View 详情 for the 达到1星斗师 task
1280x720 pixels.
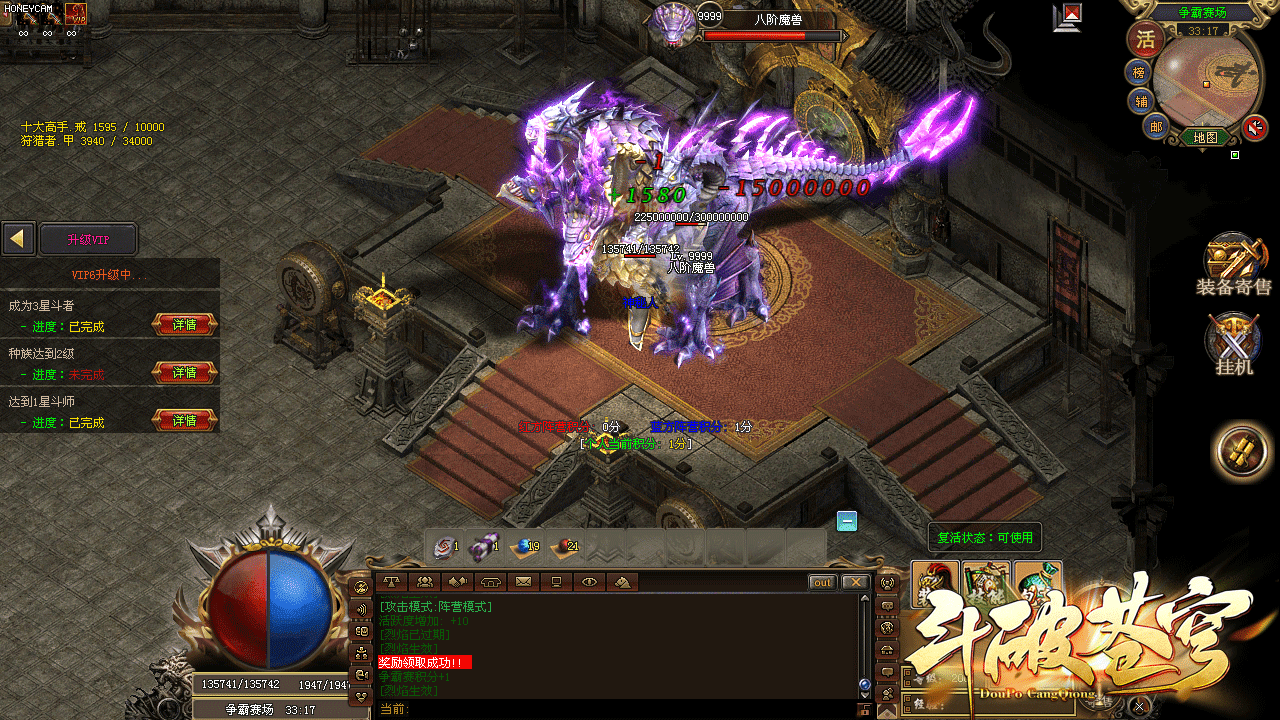[185, 421]
